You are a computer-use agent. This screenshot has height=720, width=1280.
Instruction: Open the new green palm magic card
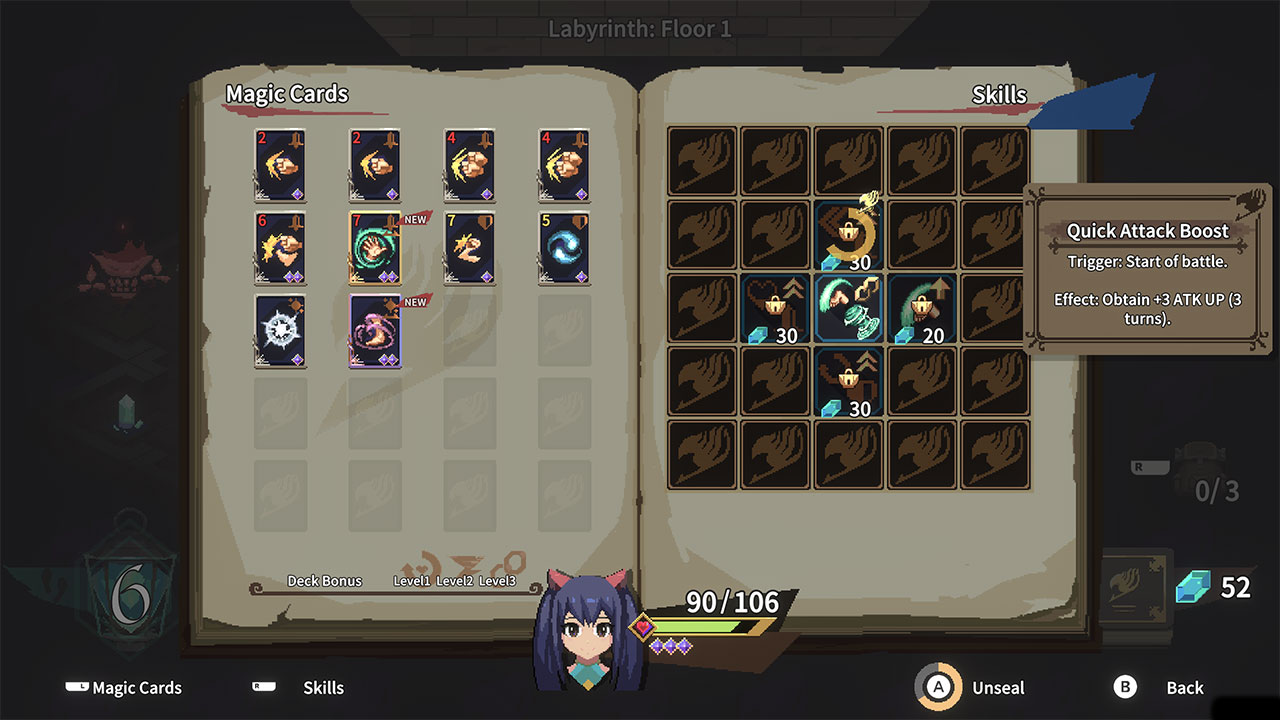coord(375,248)
